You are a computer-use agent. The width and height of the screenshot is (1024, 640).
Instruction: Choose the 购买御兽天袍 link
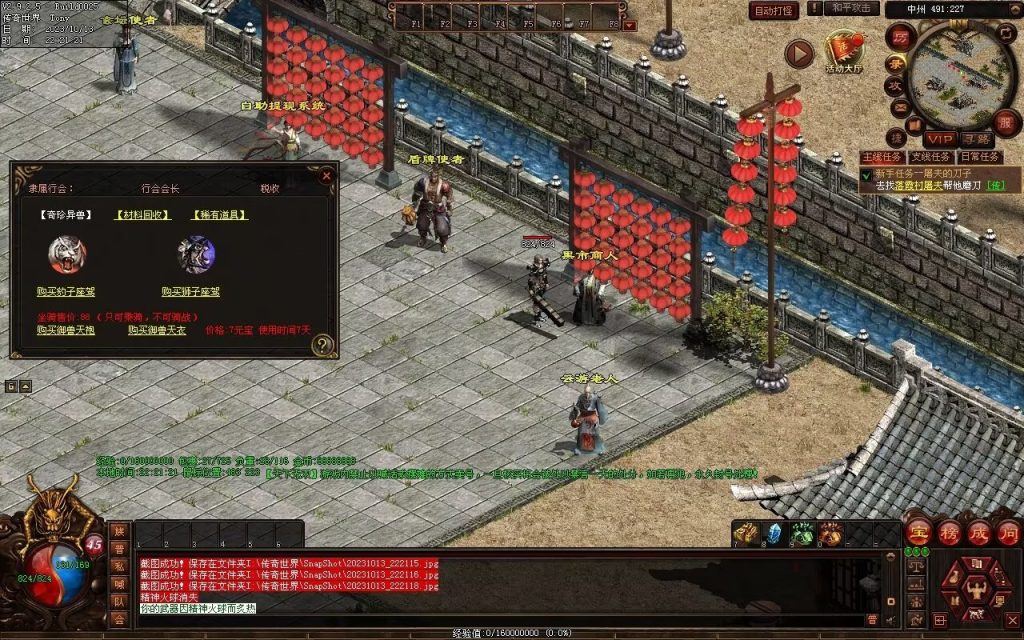(66, 329)
